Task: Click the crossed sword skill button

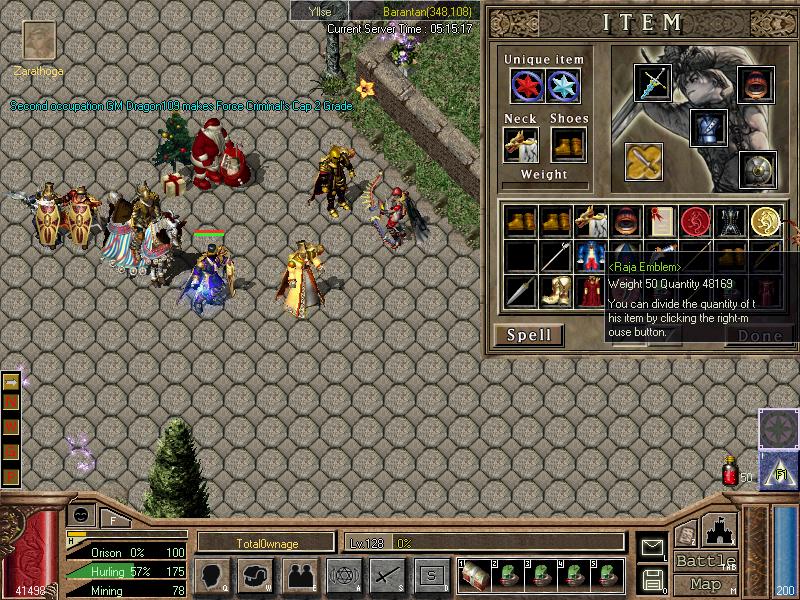Action: [386, 575]
